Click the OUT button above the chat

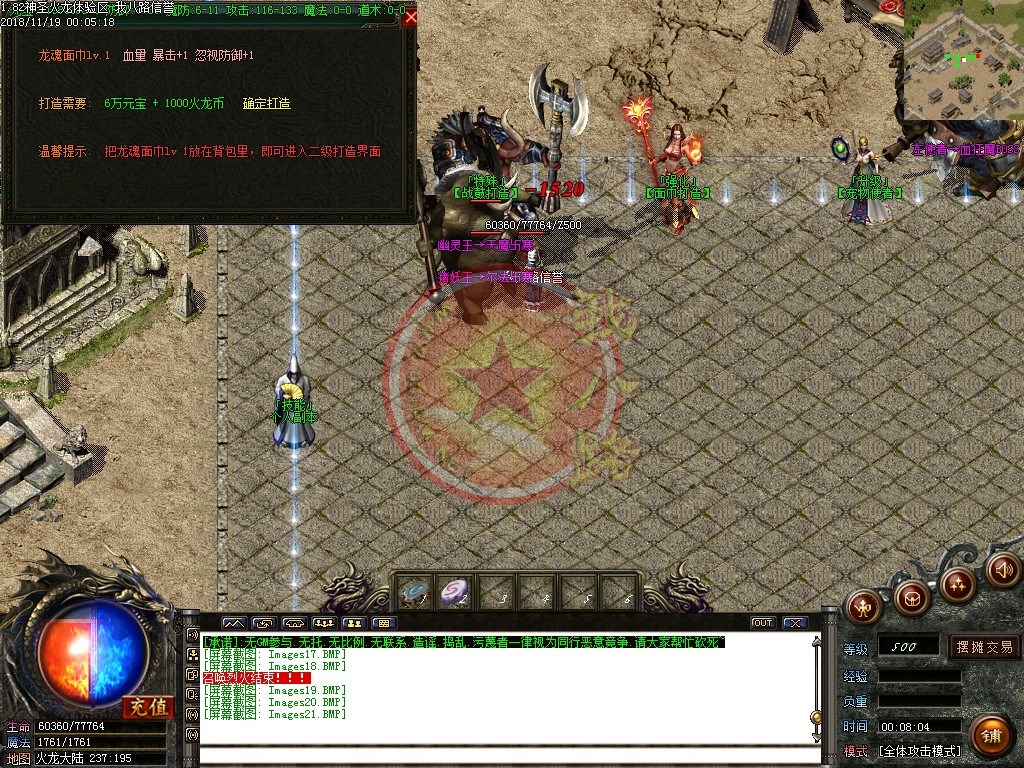763,623
